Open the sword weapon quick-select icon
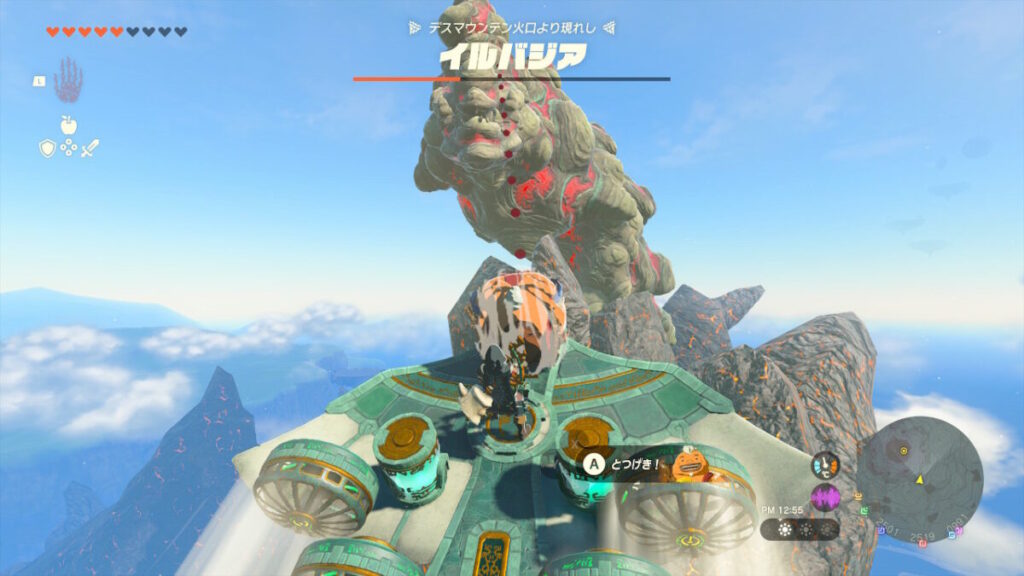 point(90,148)
